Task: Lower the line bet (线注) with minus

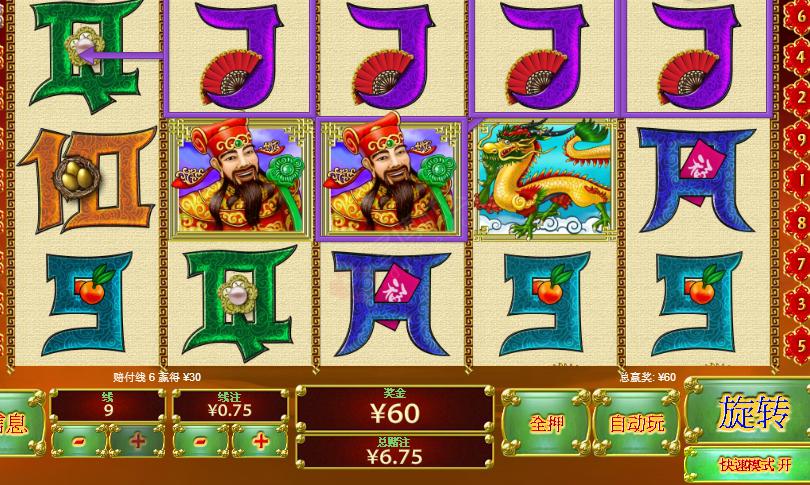Action: 200,440
